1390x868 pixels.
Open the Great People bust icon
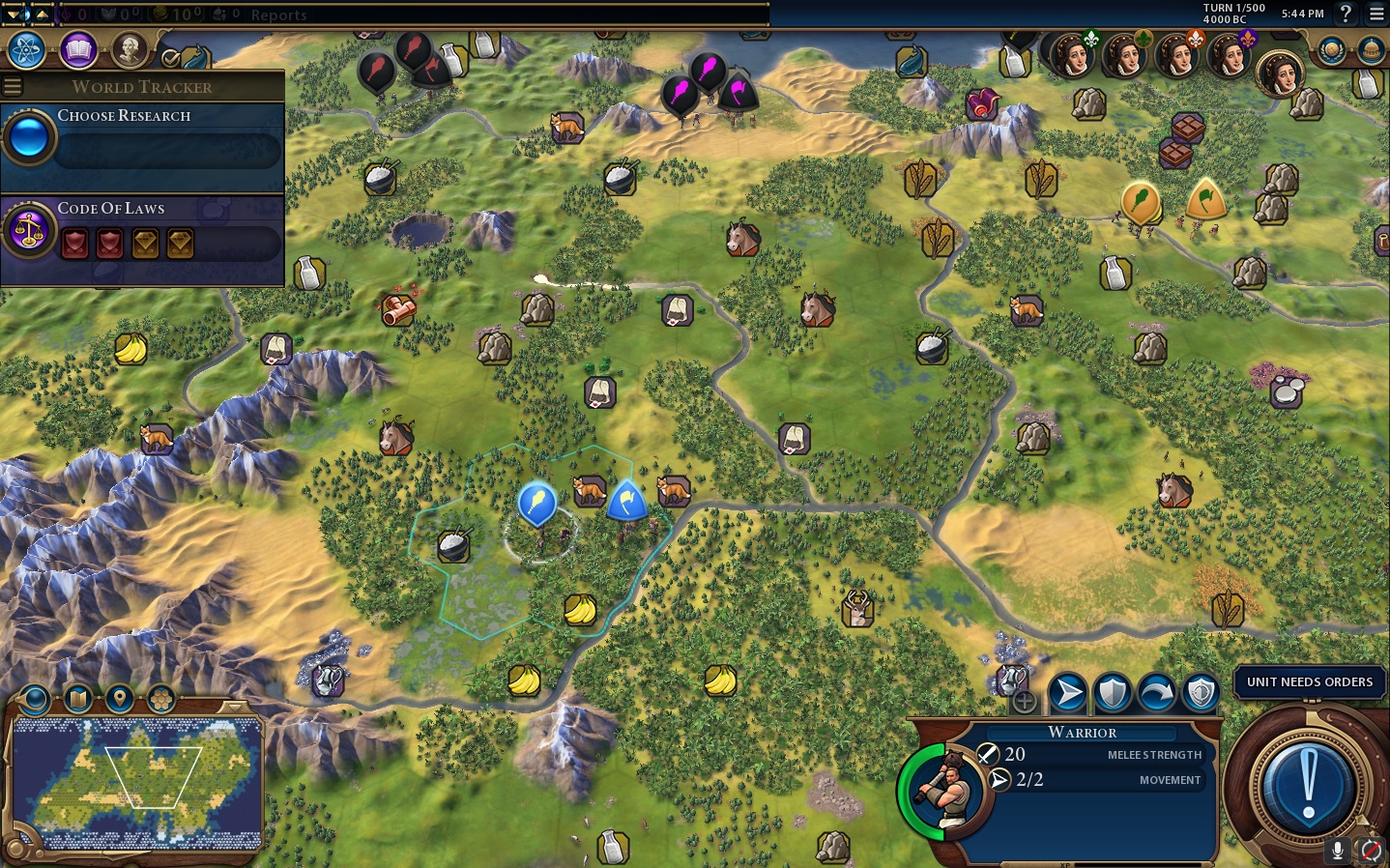tap(129, 49)
